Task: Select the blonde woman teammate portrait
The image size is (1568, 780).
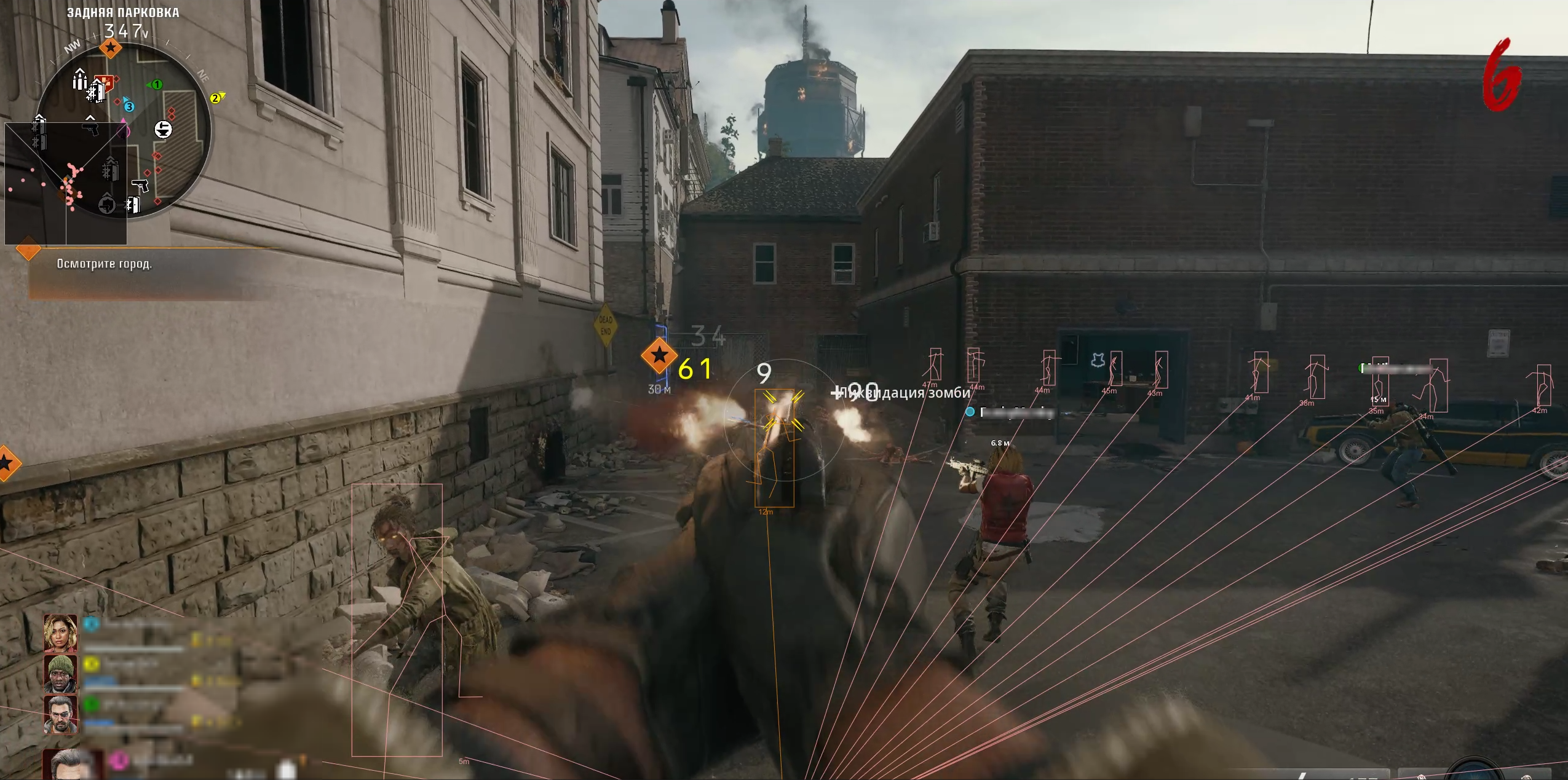Action: coord(60,633)
